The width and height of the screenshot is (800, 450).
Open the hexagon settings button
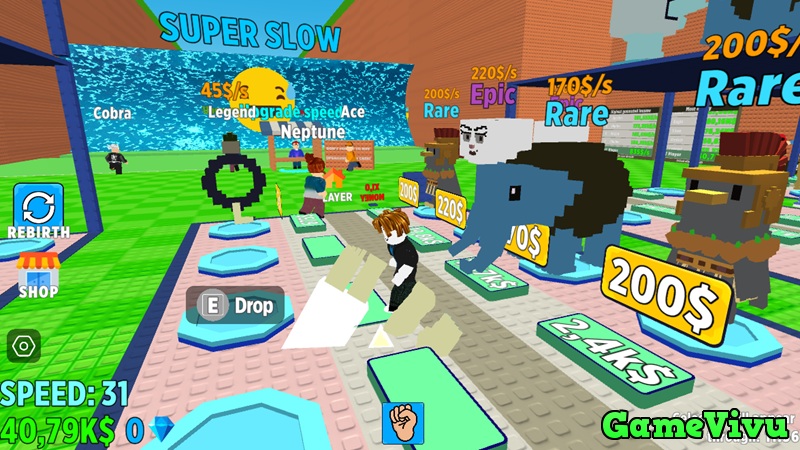[23, 346]
